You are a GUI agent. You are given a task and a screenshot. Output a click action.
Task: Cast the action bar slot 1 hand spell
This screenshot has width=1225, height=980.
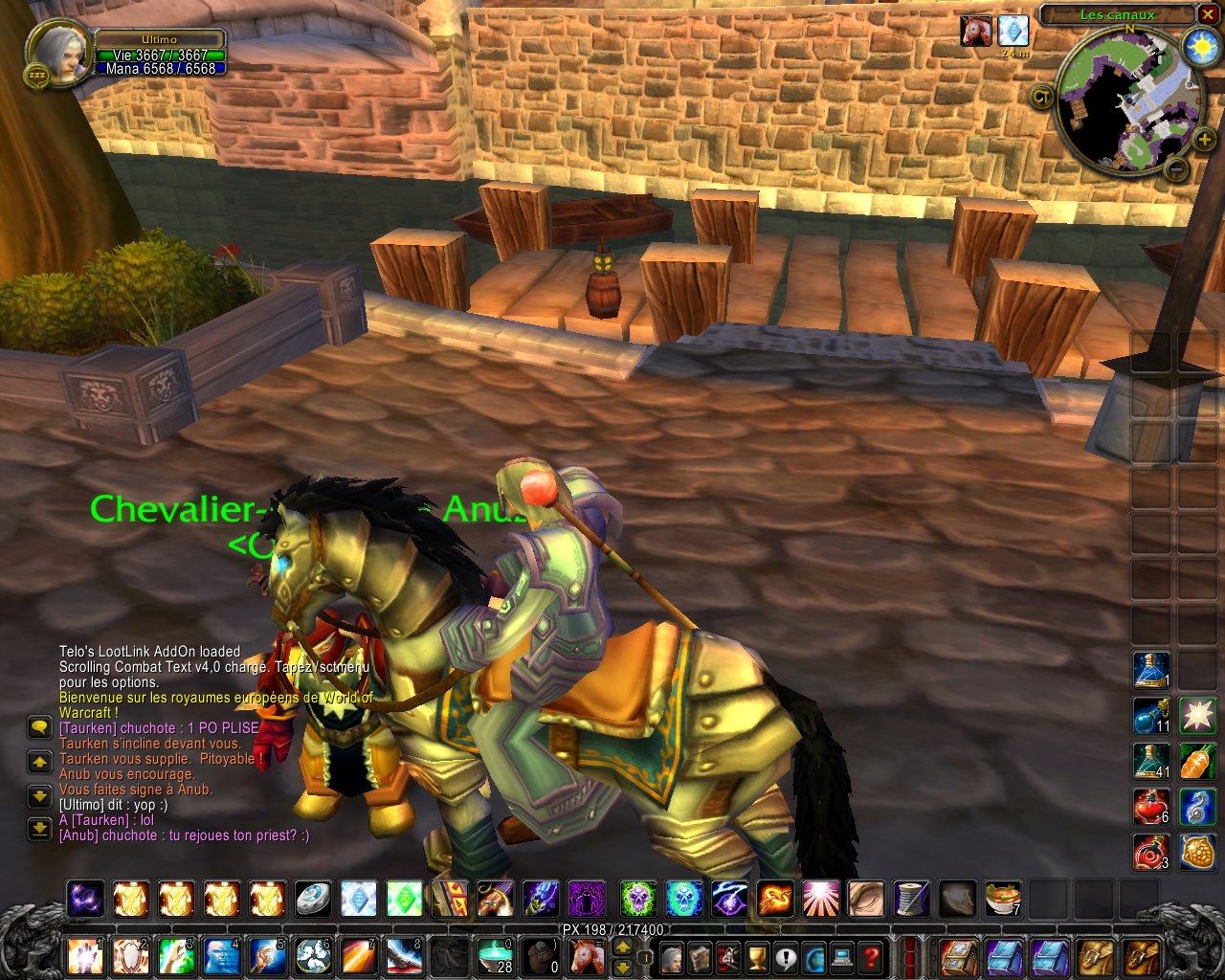click(x=85, y=955)
